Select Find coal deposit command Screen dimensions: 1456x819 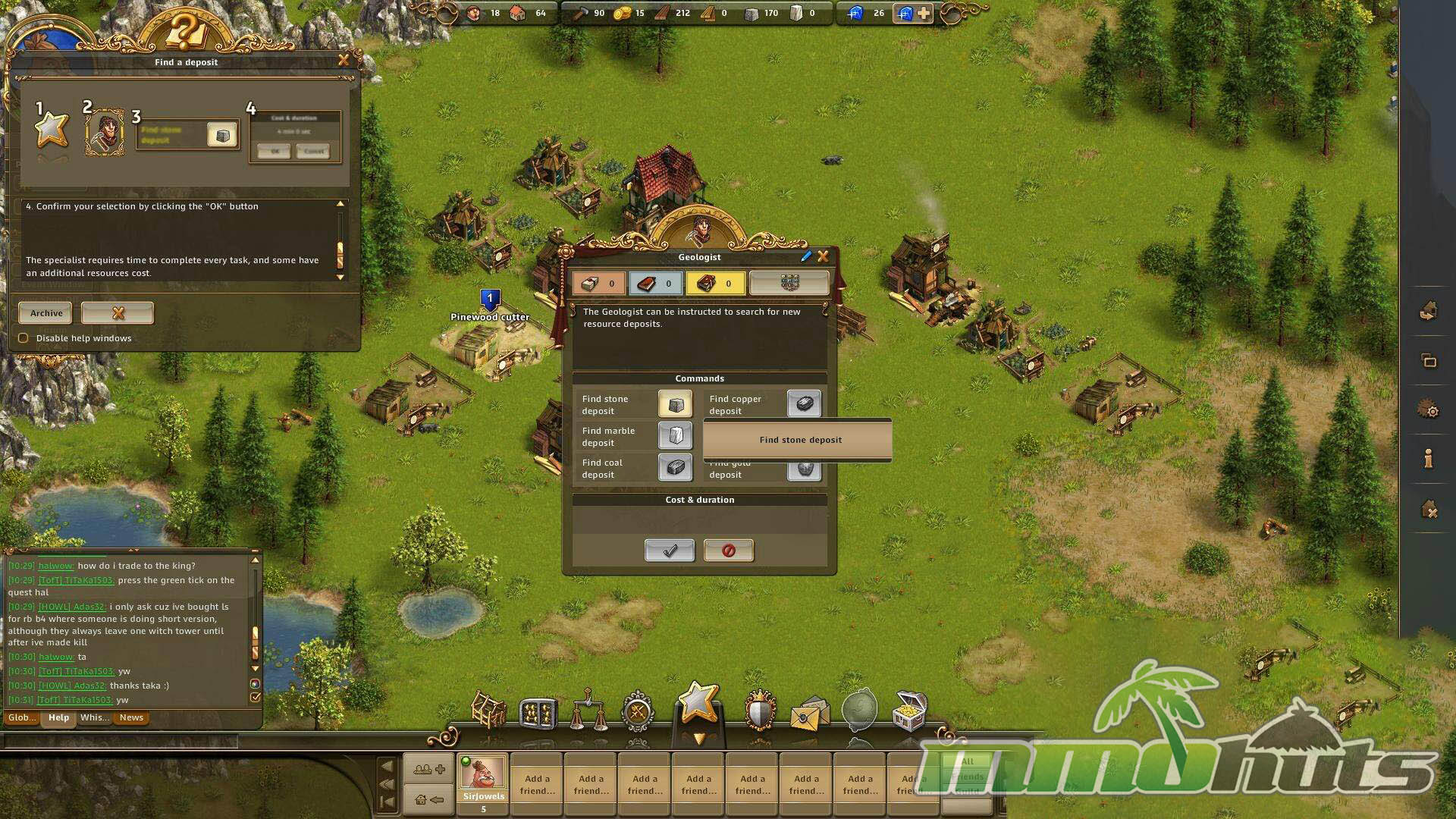[674, 468]
